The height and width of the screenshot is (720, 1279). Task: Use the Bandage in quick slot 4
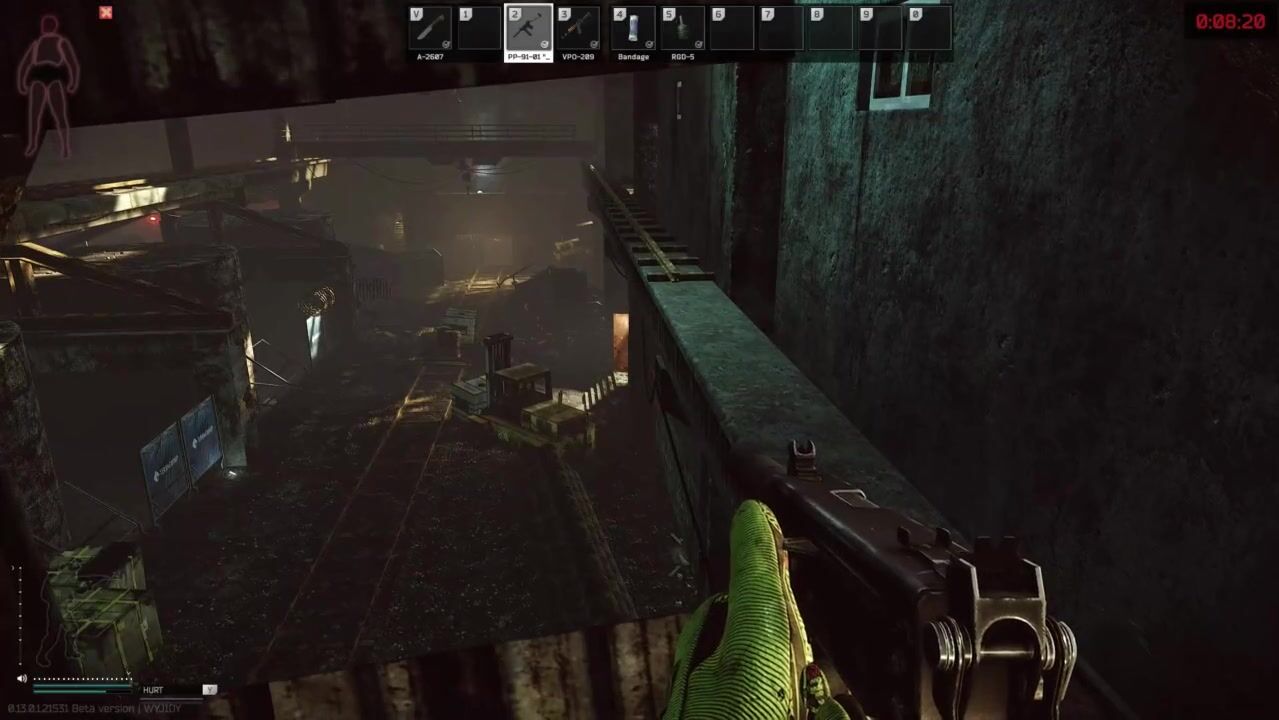click(633, 28)
